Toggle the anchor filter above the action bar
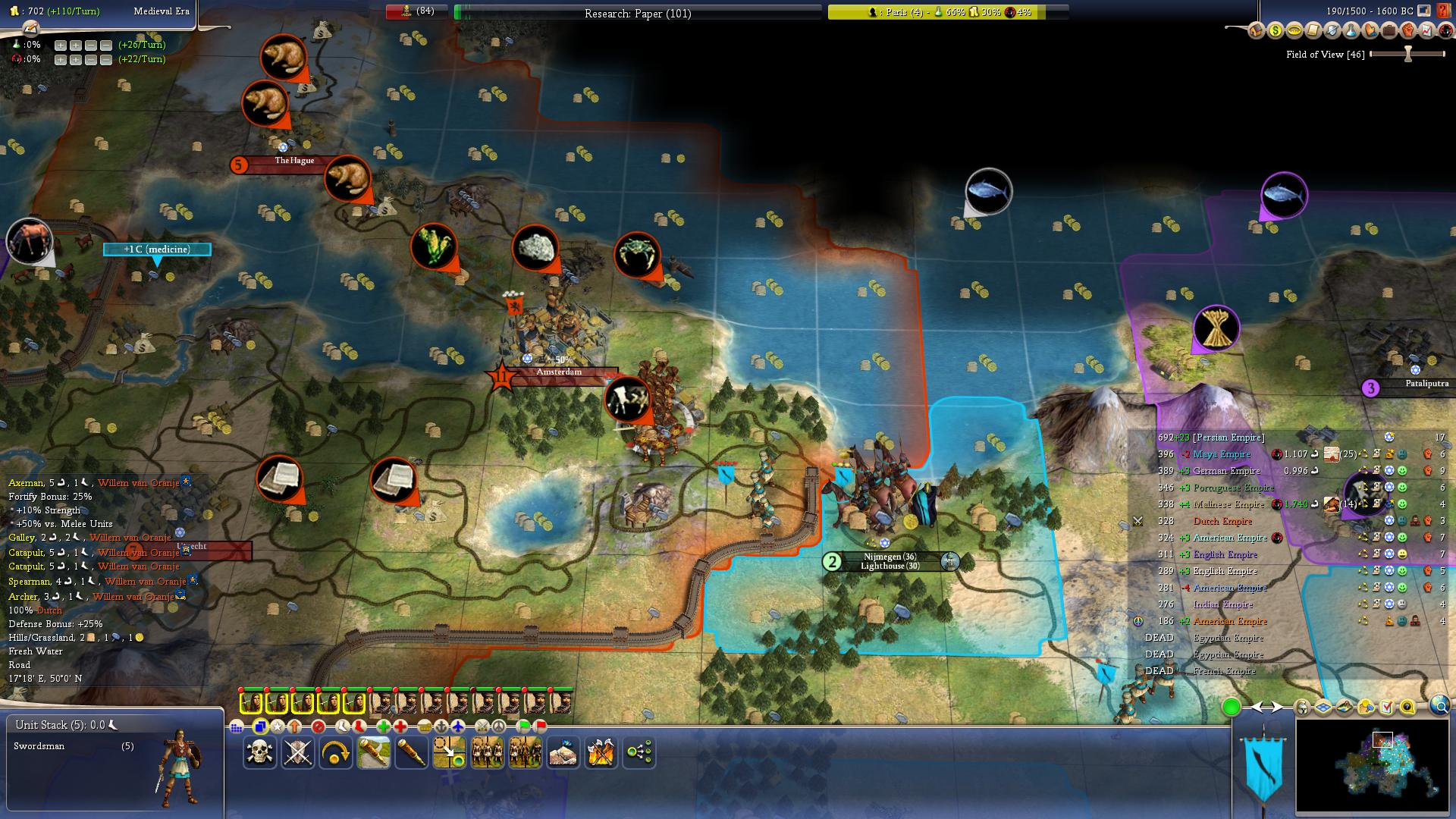 [x=441, y=727]
